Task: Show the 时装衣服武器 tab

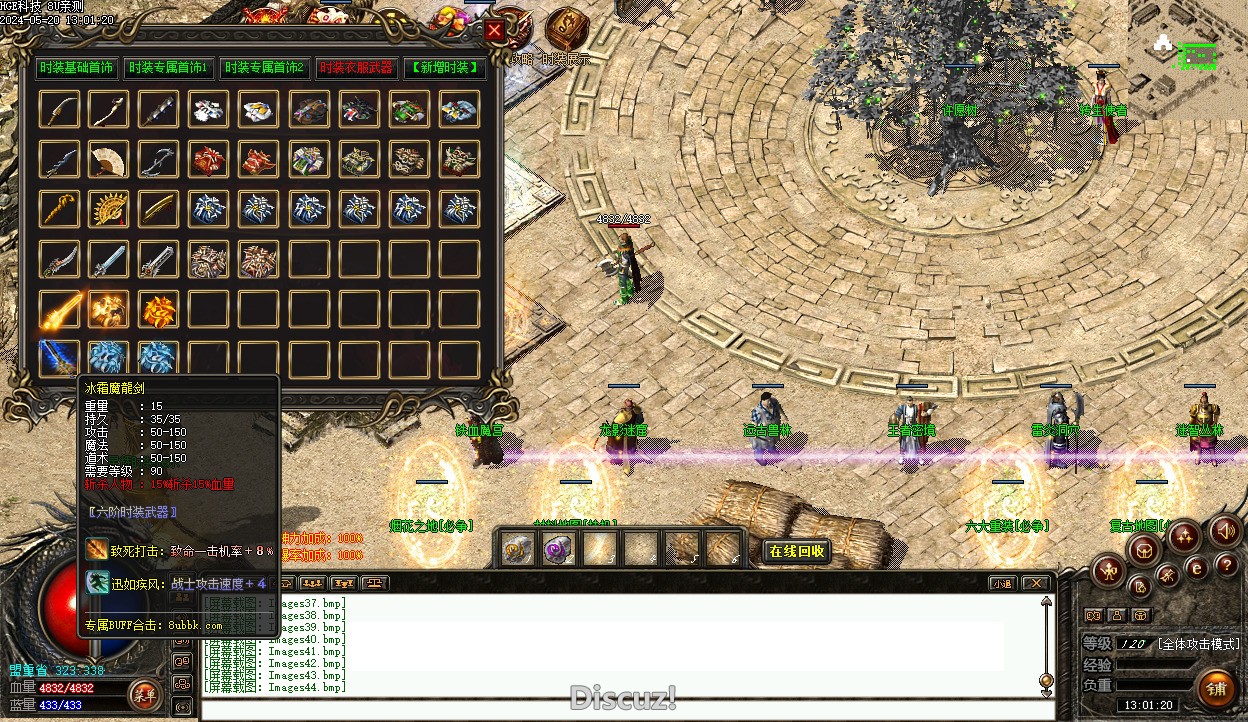Action: pos(355,68)
